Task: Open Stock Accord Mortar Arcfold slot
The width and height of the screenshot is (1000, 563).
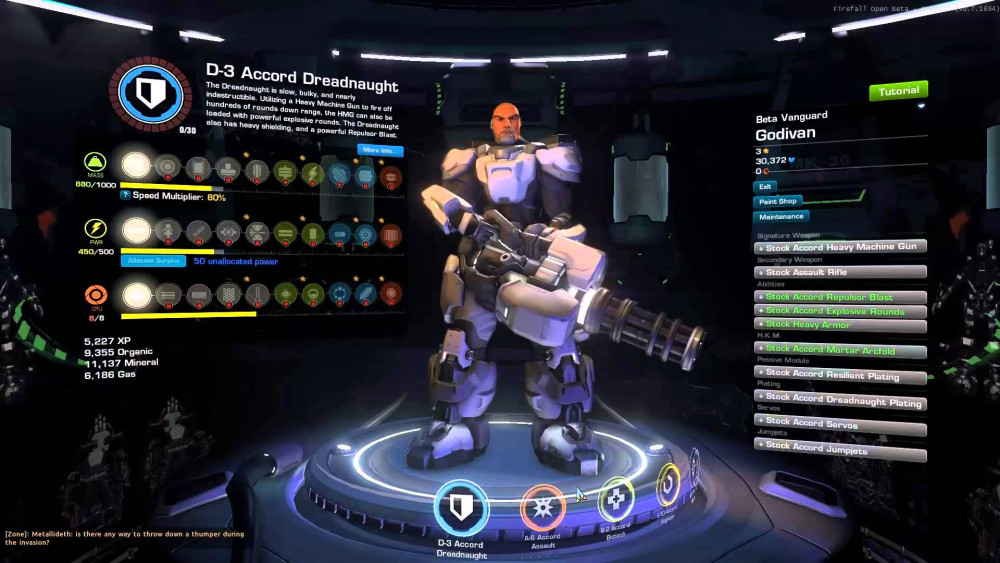Action: click(840, 350)
